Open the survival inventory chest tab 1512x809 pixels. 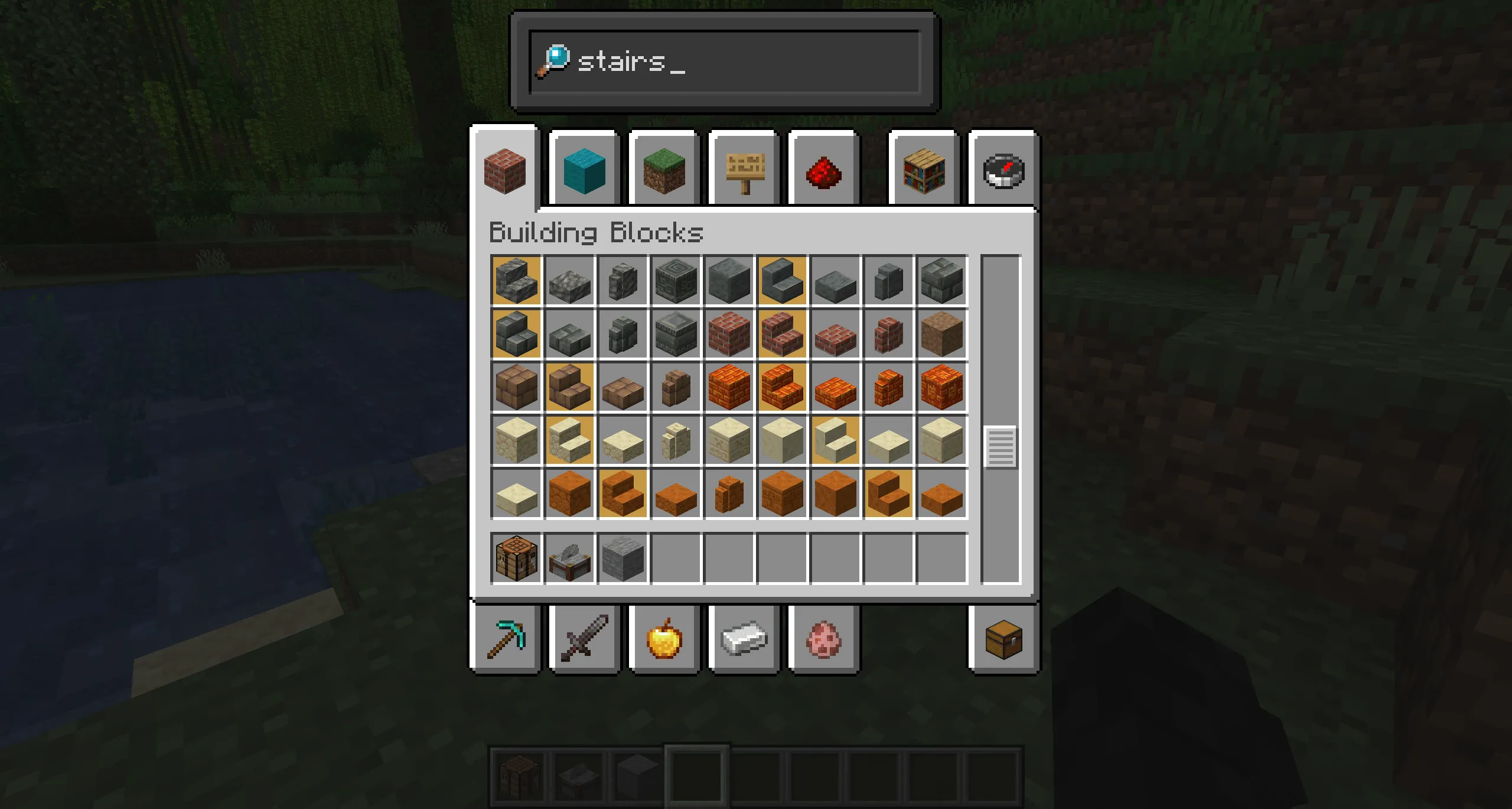coord(1003,640)
